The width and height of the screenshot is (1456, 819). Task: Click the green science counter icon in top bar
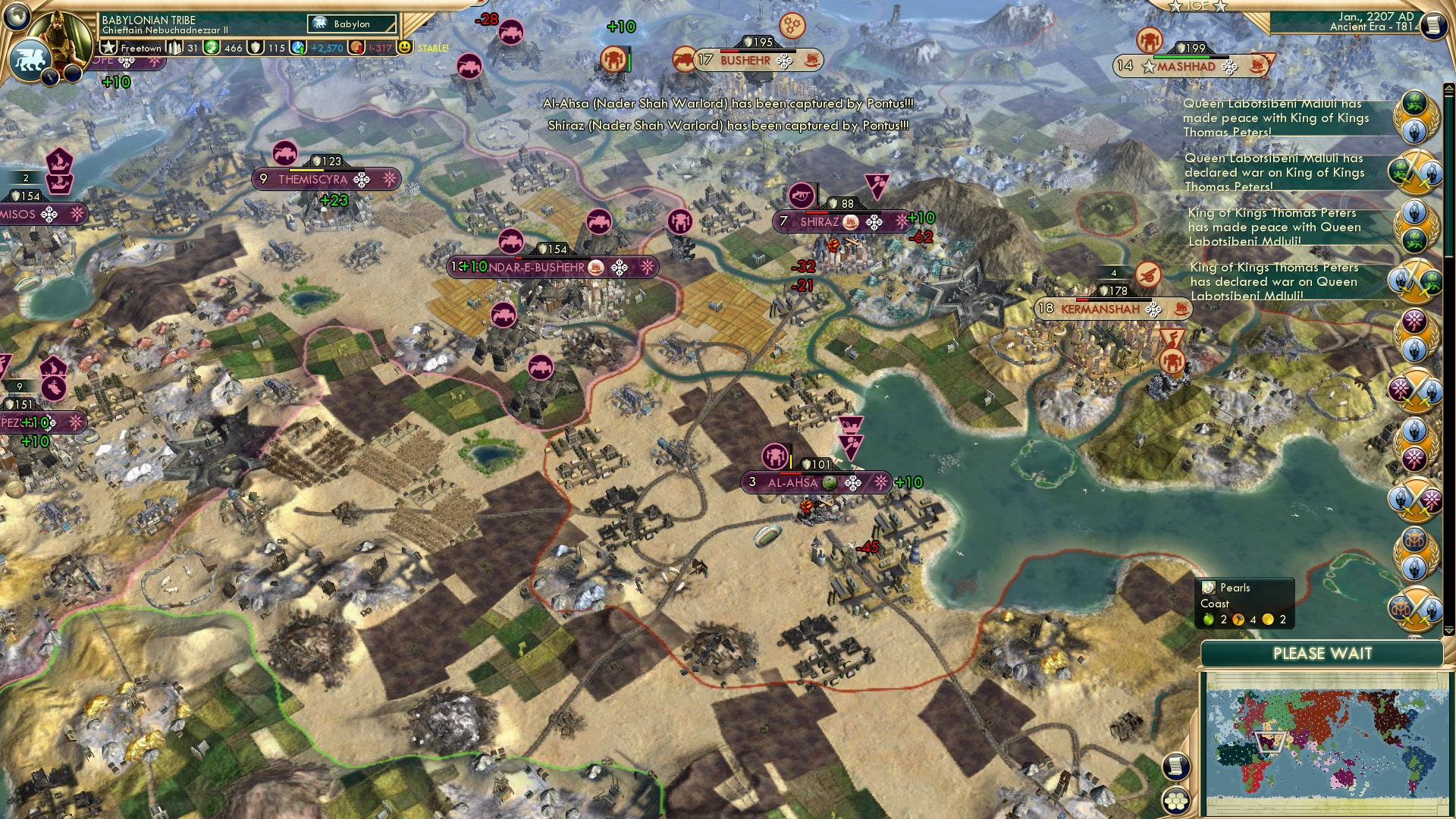[x=212, y=47]
